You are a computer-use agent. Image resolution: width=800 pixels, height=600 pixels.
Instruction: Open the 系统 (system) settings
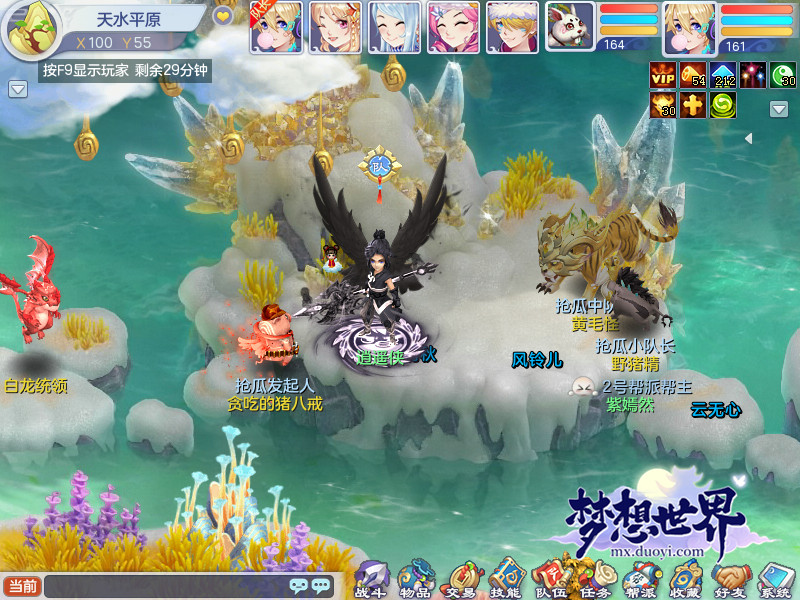click(775, 579)
